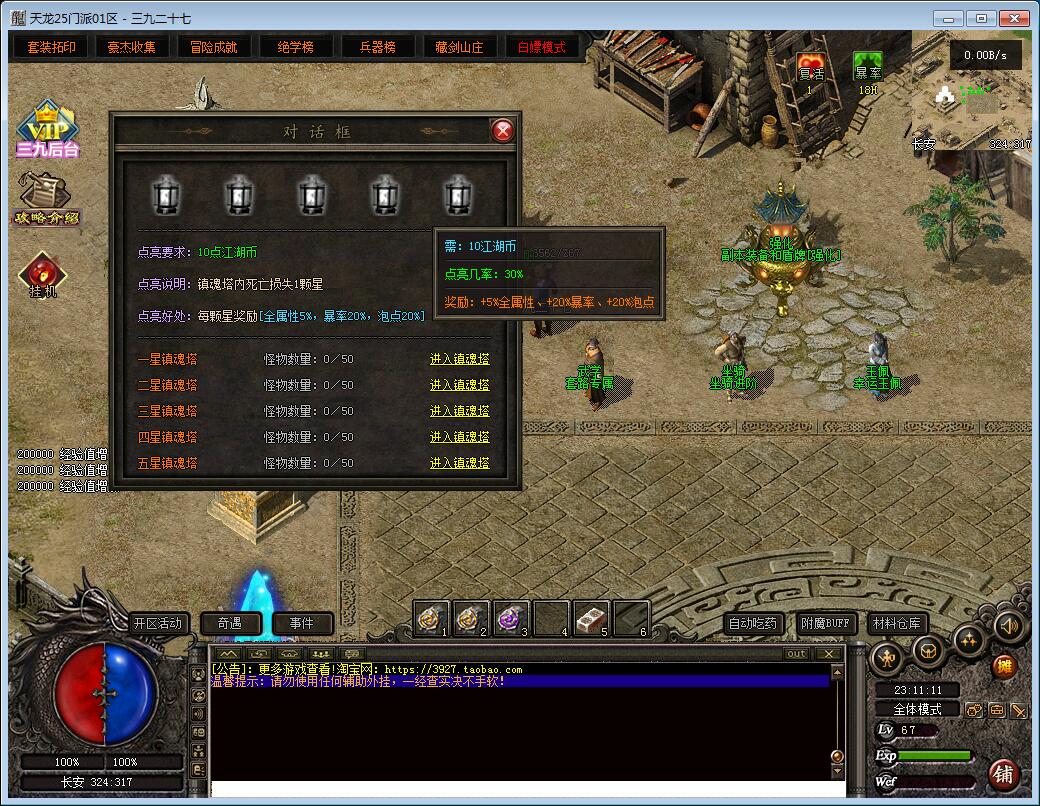This screenshot has width=1040, height=806.
Task: Toggle 白嫖模式 in the top bar
Action: coord(541,47)
